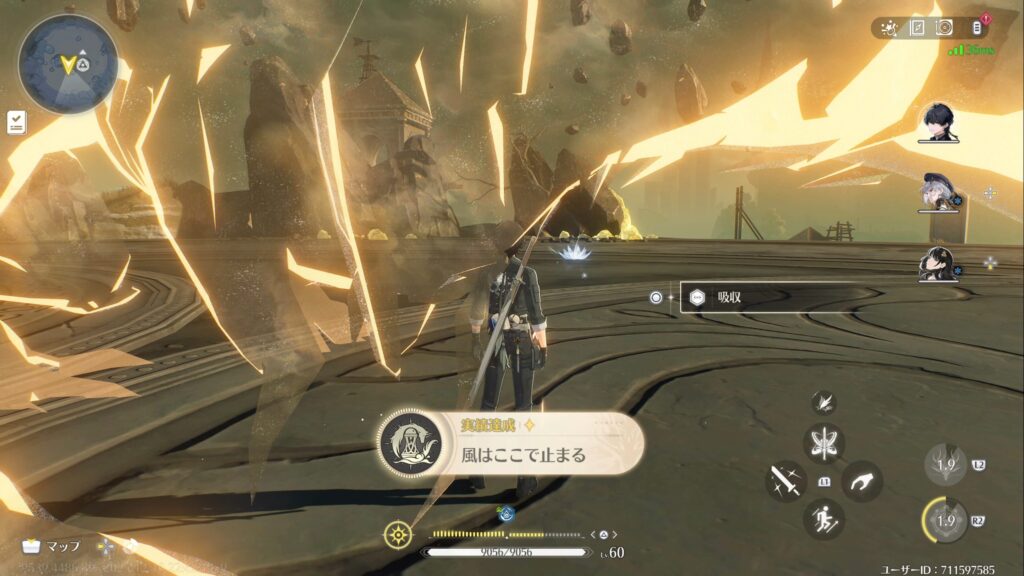The image size is (1024, 576).
Task: Open the battery-shaped icon with red alert
Action: click(x=977, y=27)
